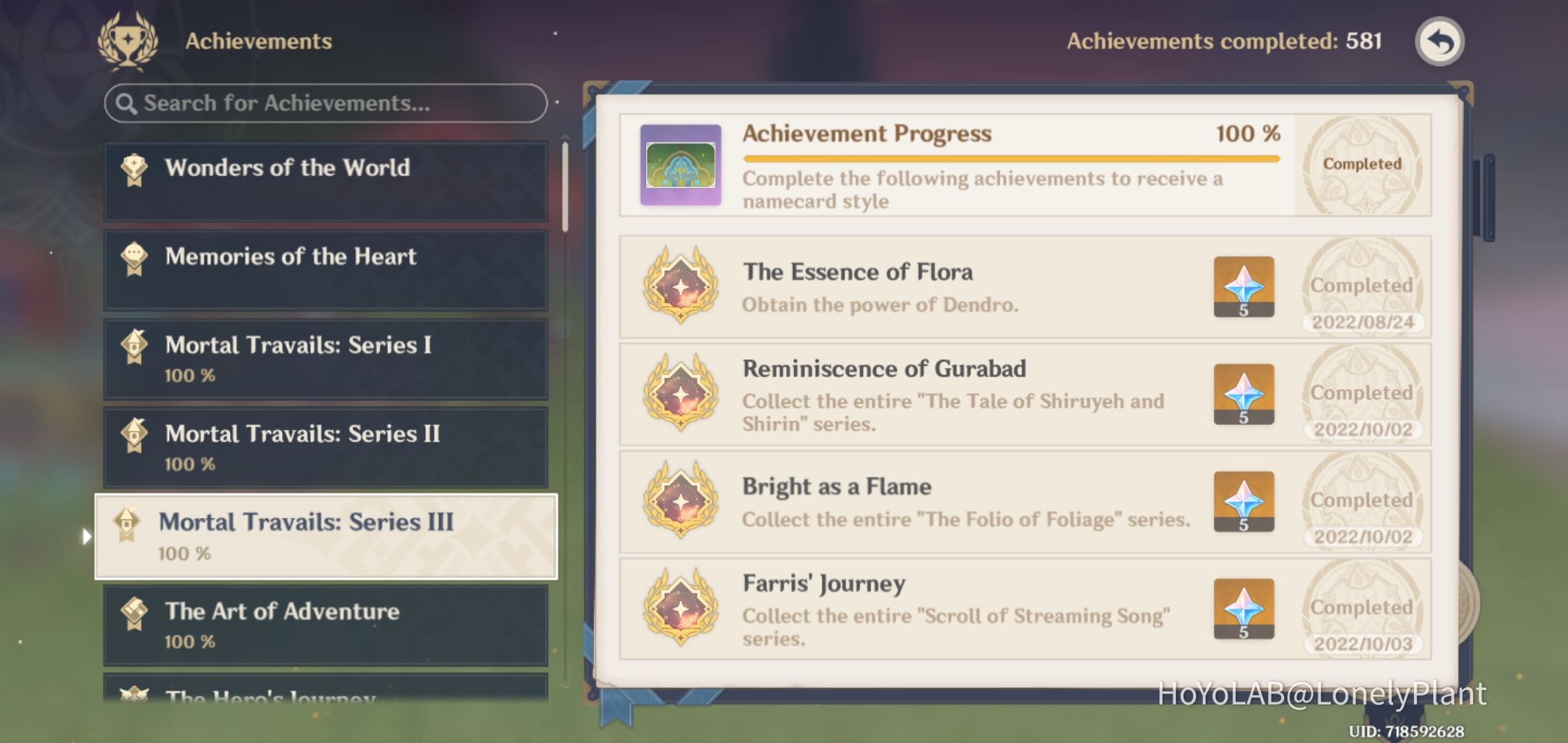Click the Wonders of the World category badge icon
The height and width of the screenshot is (743, 1568).
tap(135, 167)
